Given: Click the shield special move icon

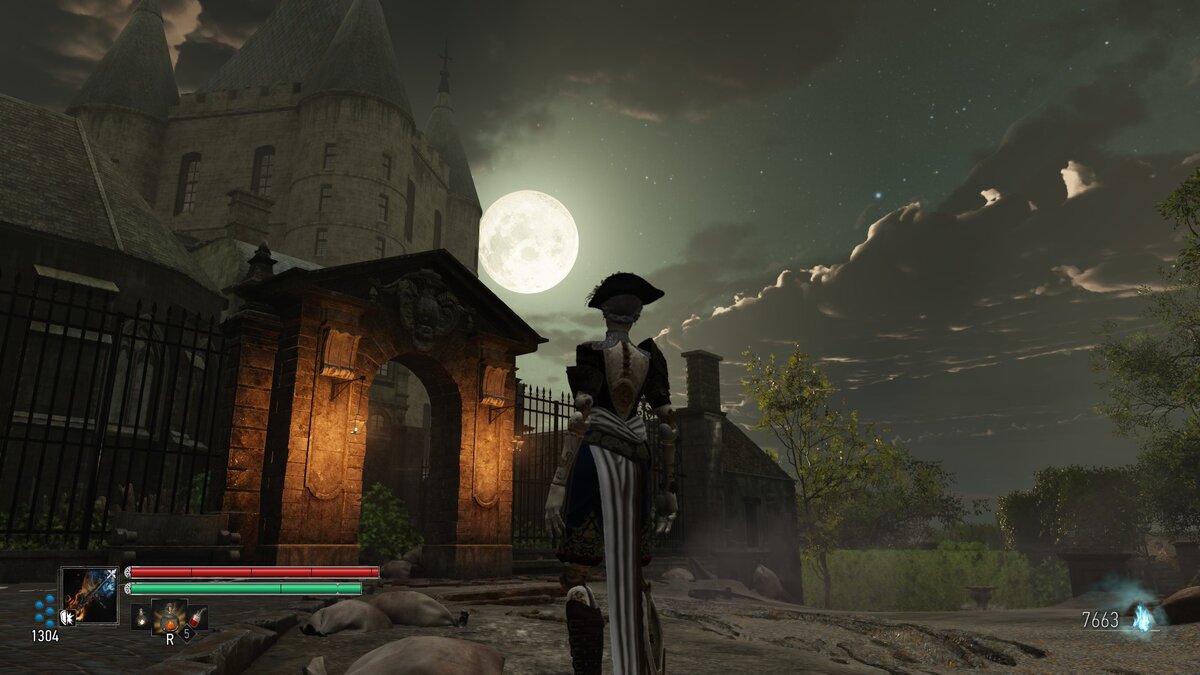Looking at the screenshot, I should click(67, 618).
